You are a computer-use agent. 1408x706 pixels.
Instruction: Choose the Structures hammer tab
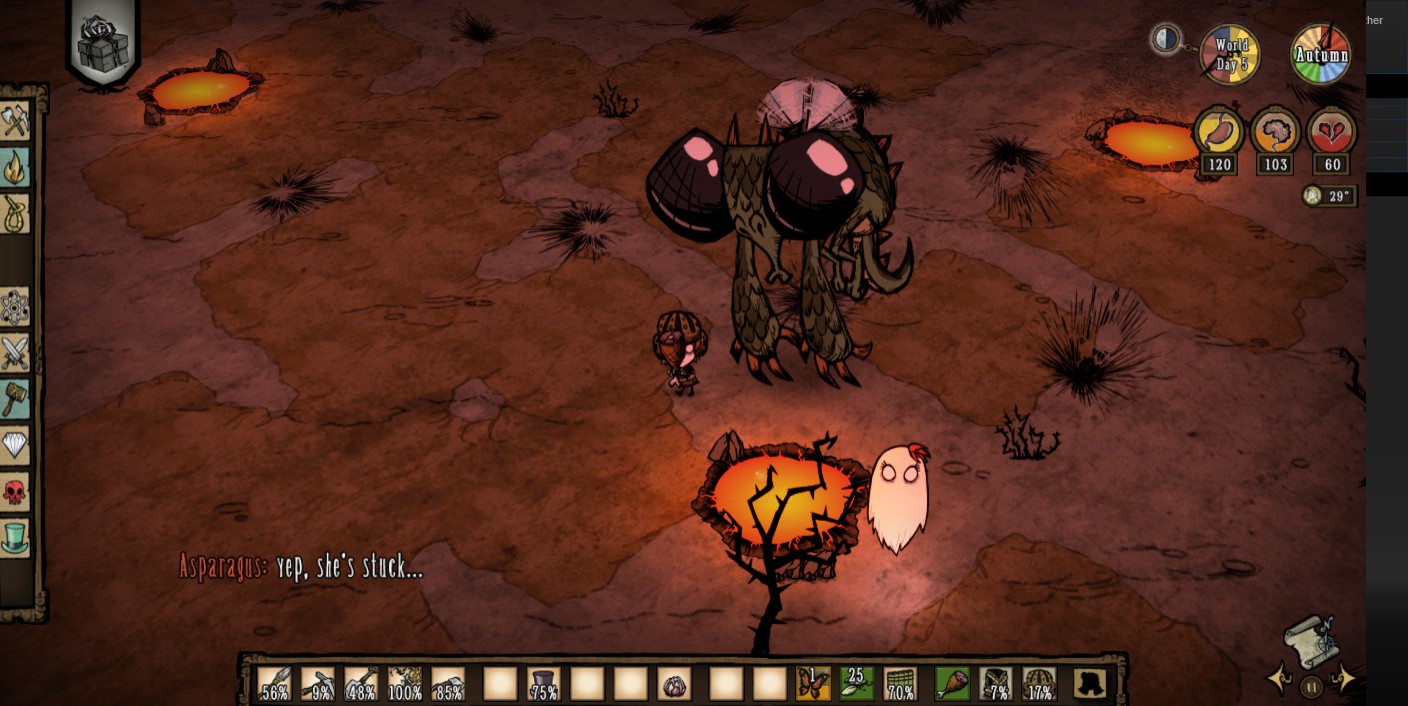(x=15, y=398)
